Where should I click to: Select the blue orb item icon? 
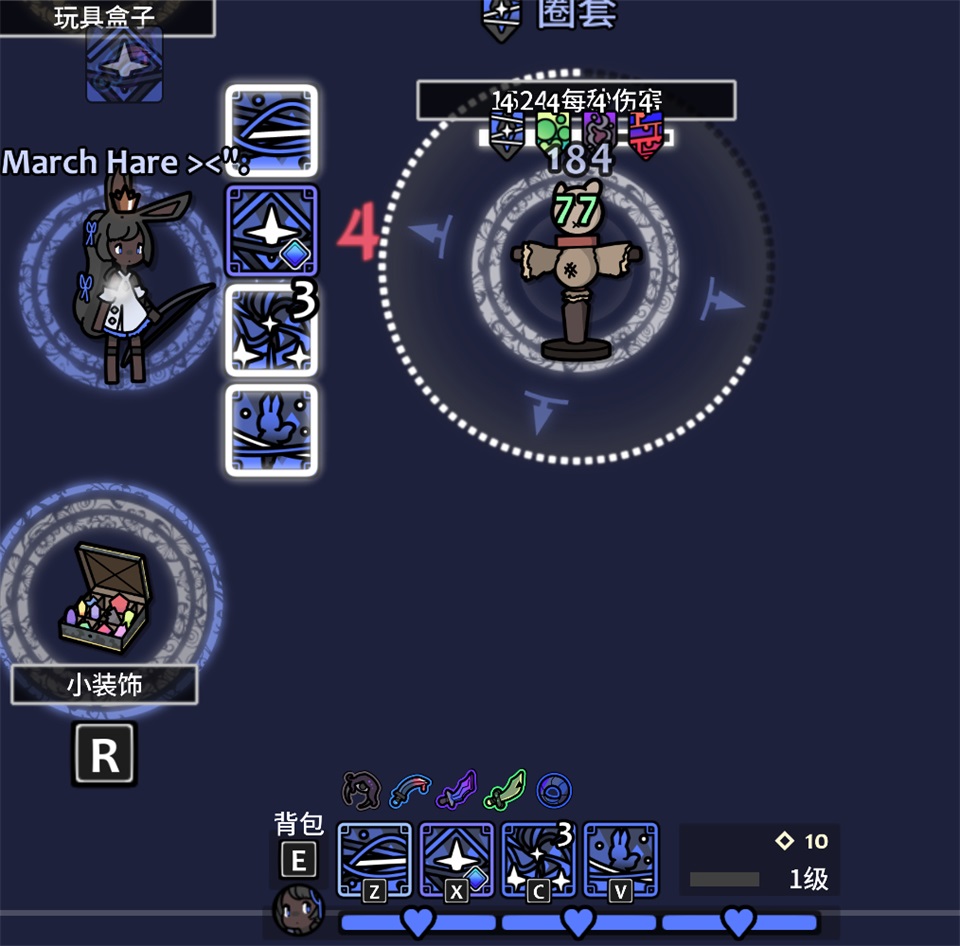coord(553,790)
